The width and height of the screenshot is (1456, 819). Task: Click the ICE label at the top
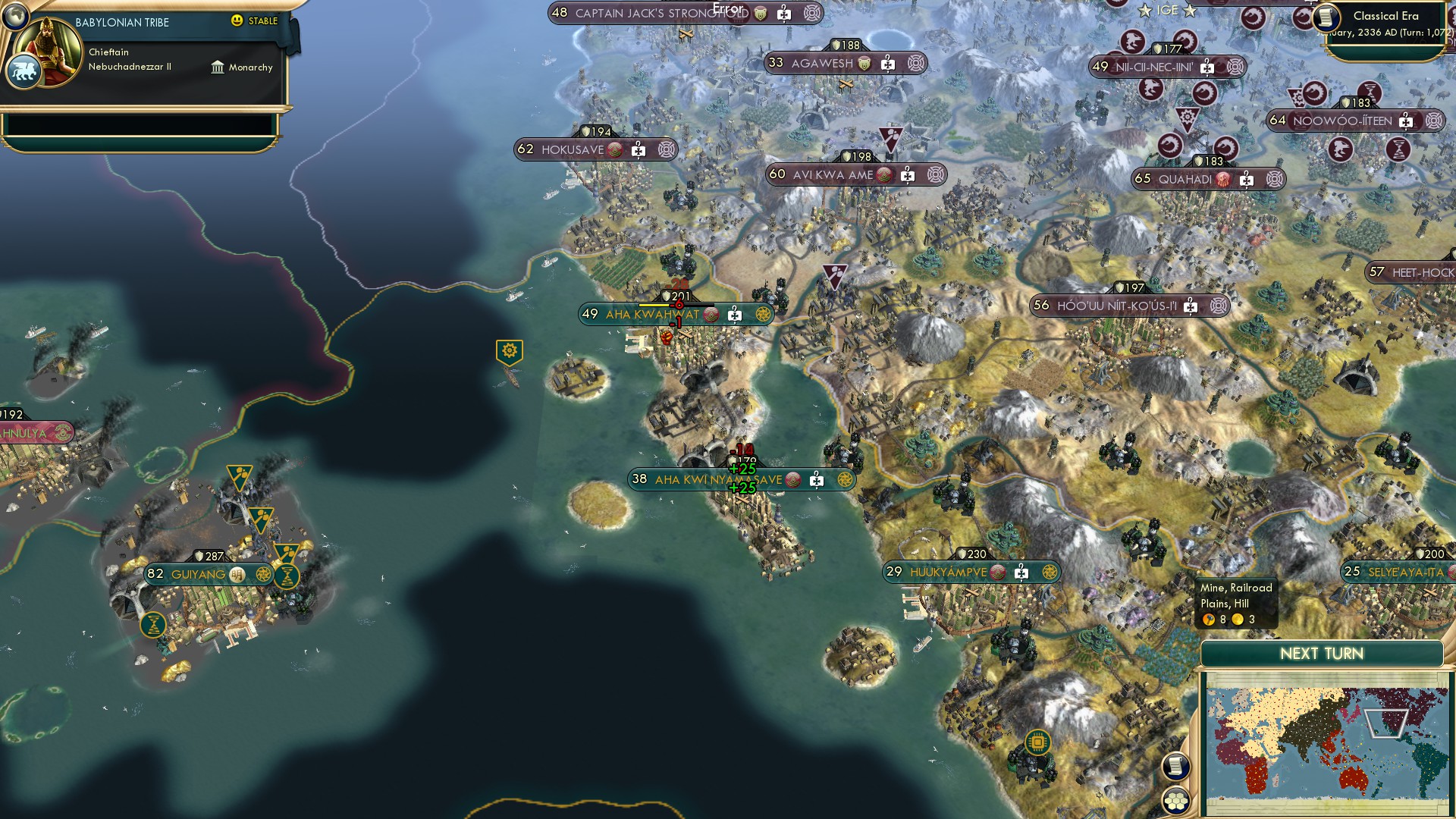[1166, 11]
